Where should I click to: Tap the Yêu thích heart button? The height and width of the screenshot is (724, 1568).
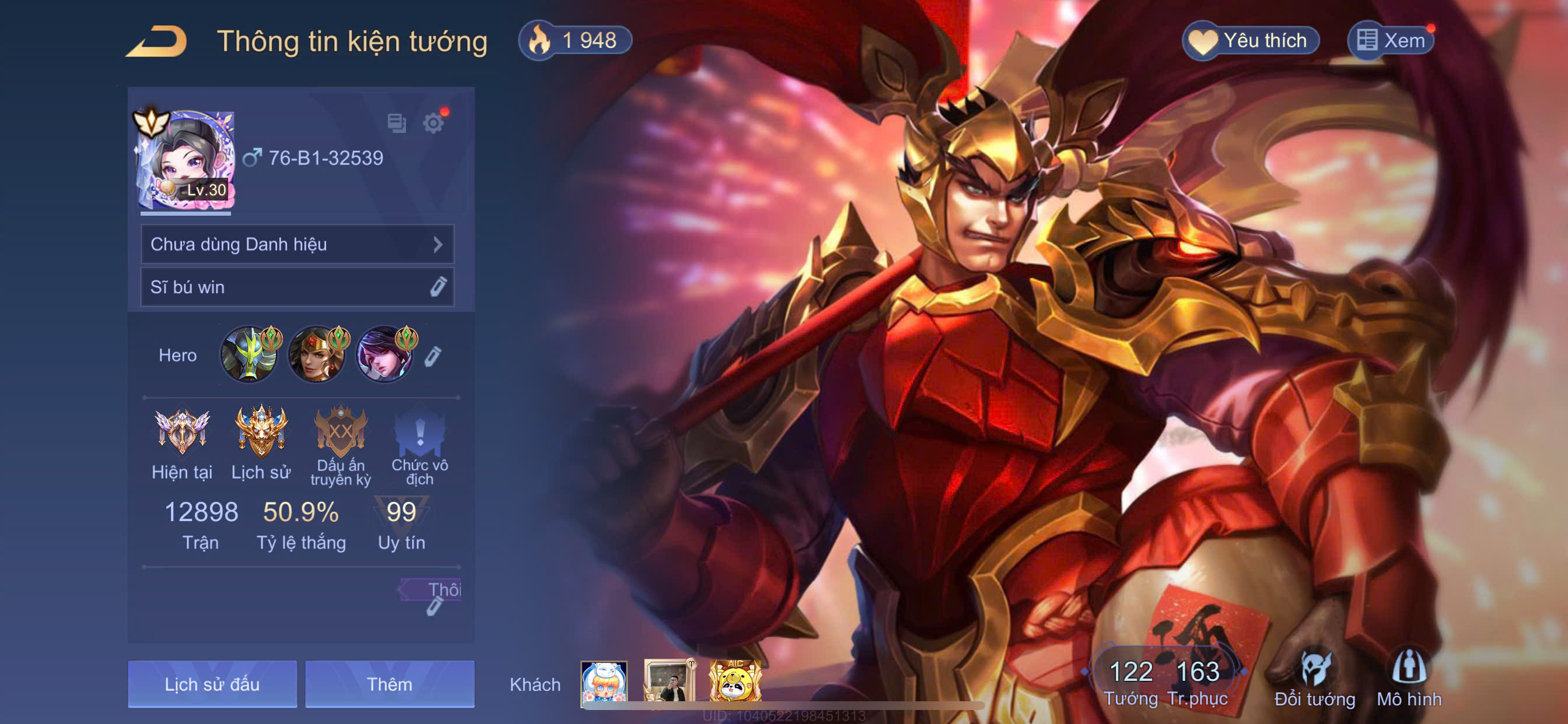coord(1250,41)
